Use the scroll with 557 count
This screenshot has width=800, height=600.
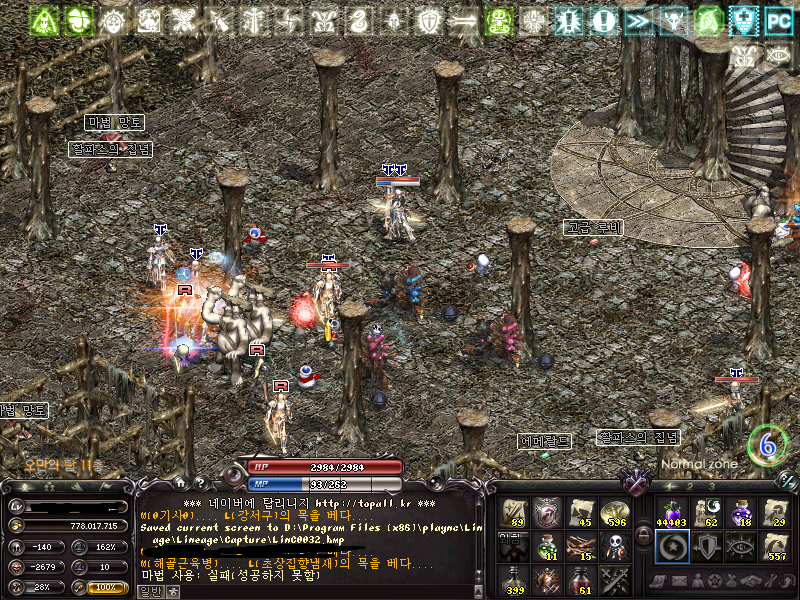(x=774, y=546)
